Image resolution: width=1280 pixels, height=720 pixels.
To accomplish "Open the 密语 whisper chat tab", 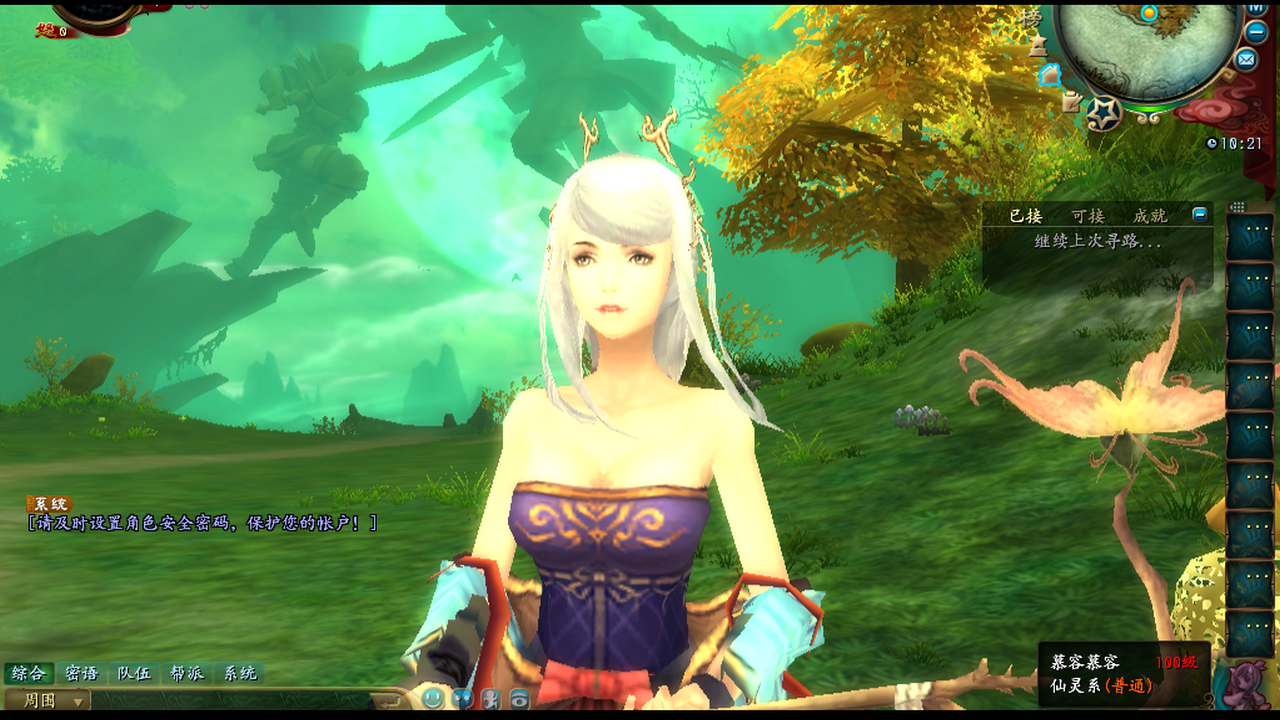I will click(82, 673).
